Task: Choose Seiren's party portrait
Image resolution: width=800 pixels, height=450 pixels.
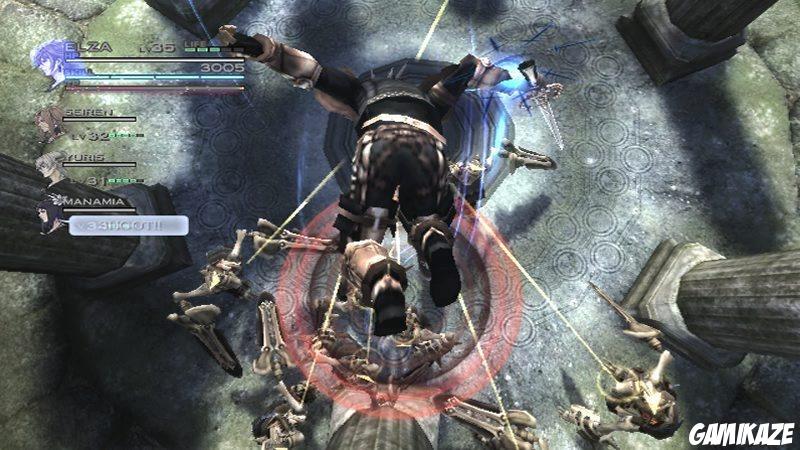Action: point(47,125)
